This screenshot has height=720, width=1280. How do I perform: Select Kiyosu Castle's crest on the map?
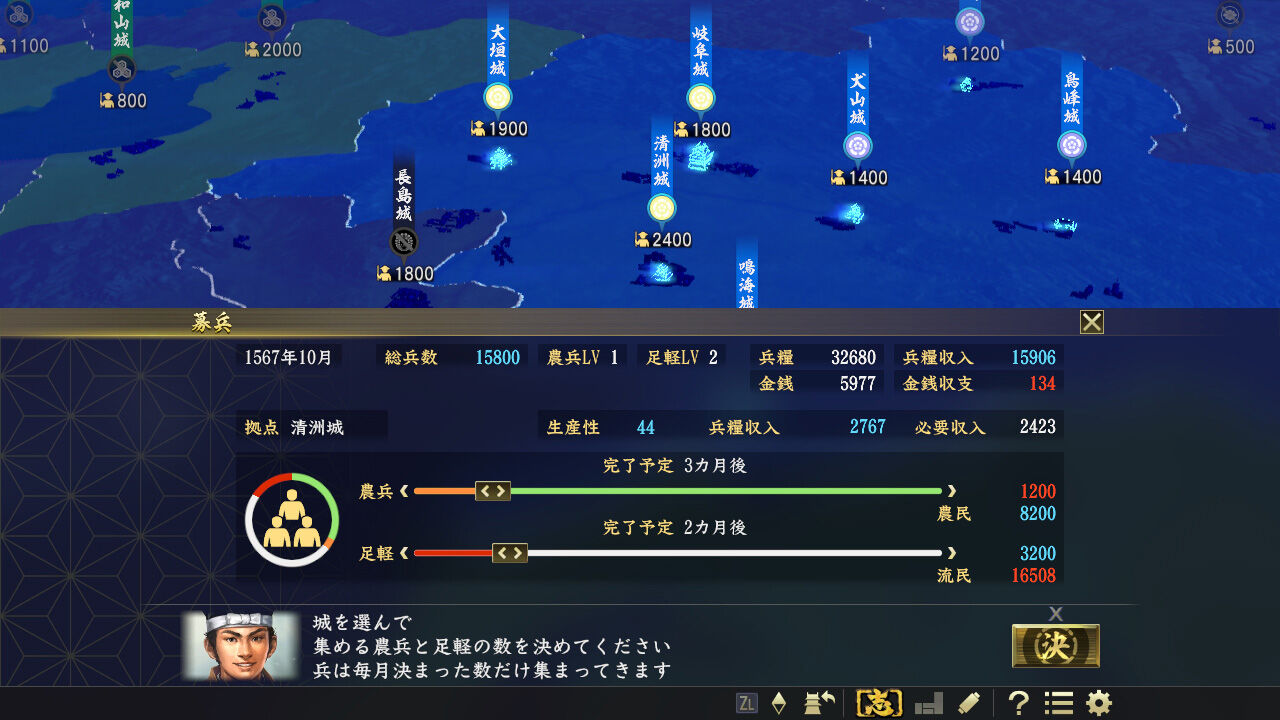(x=661, y=210)
